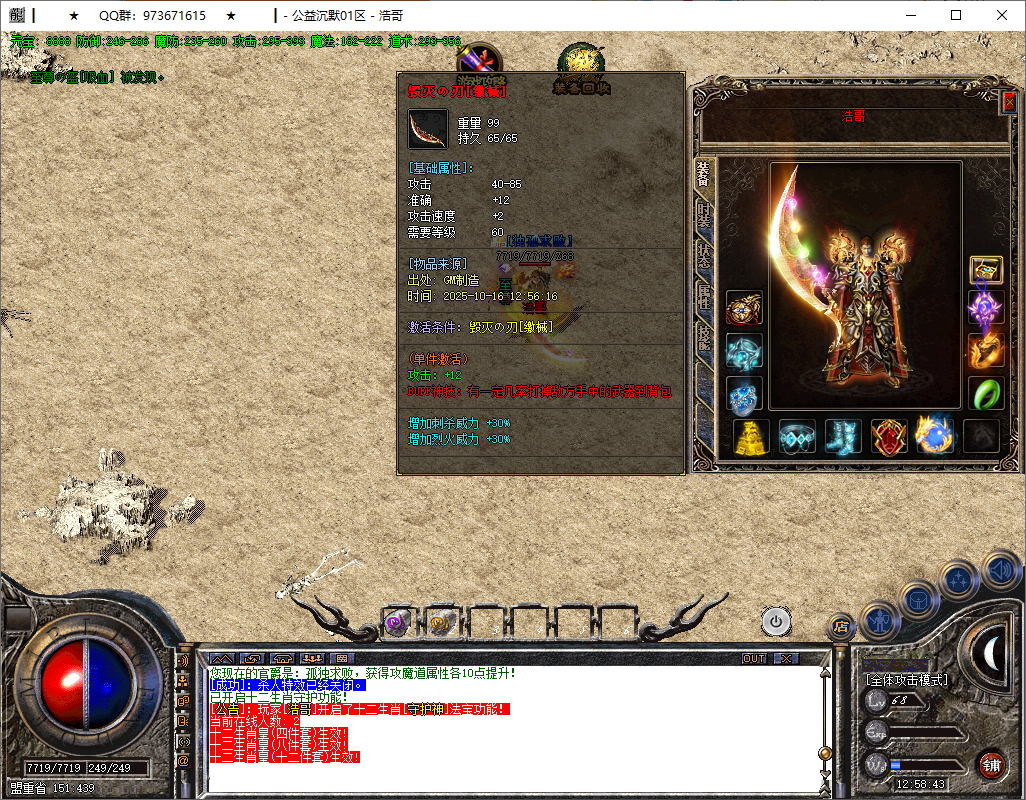1026x800 pixels.
Task: Select the 技能 skills tab
Action: 704,338
